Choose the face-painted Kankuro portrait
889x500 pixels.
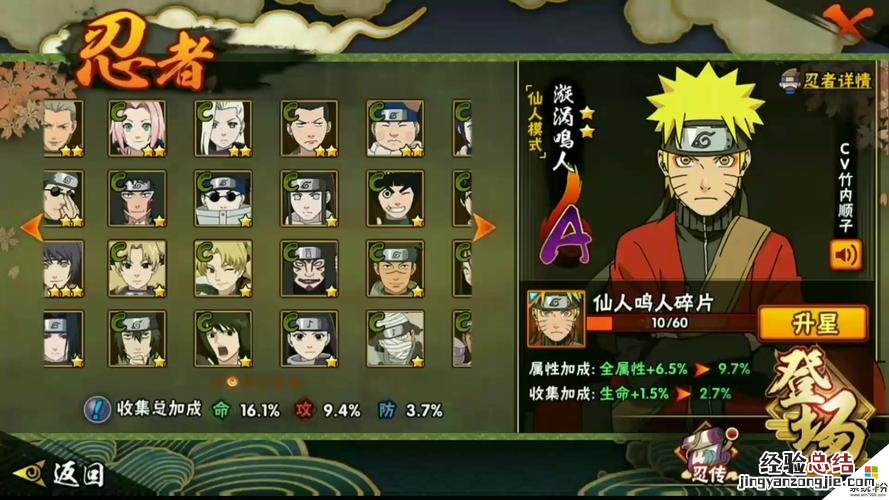(308, 268)
